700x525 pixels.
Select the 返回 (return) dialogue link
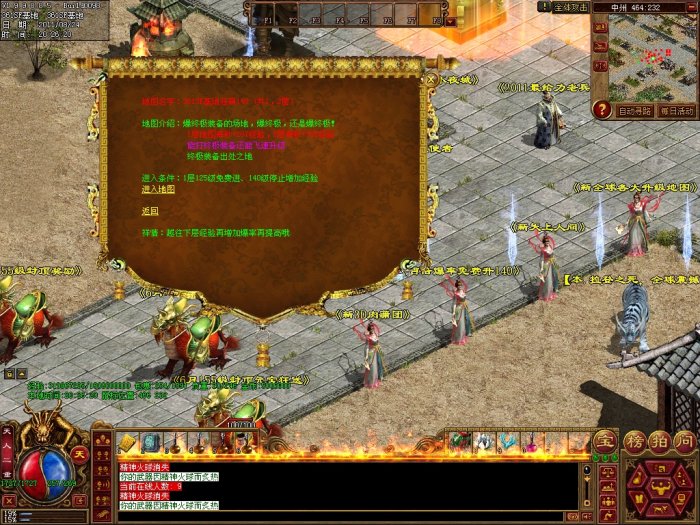(150, 211)
